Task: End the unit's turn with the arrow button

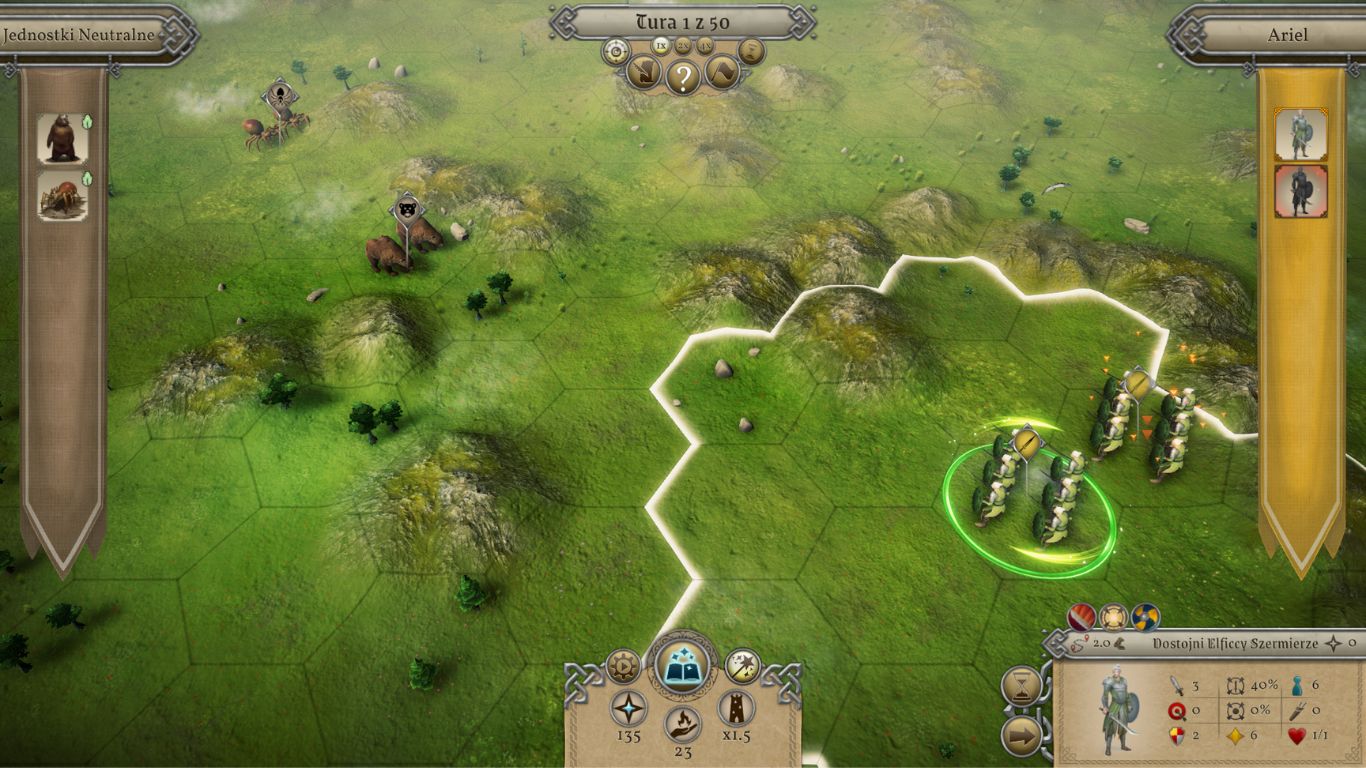Action: tap(1021, 738)
